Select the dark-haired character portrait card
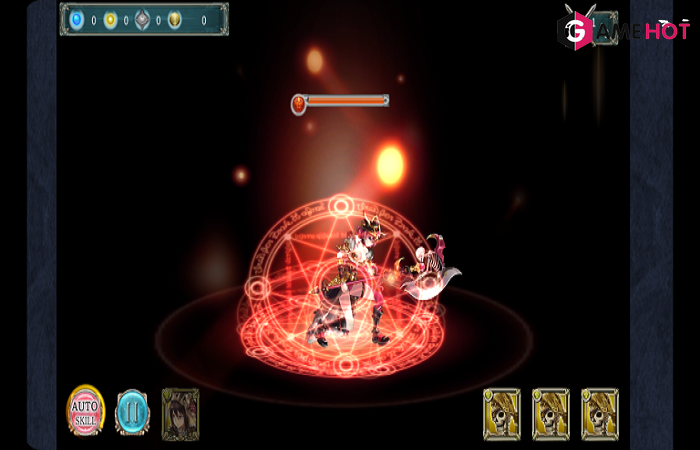The image size is (700, 450). coord(180,413)
